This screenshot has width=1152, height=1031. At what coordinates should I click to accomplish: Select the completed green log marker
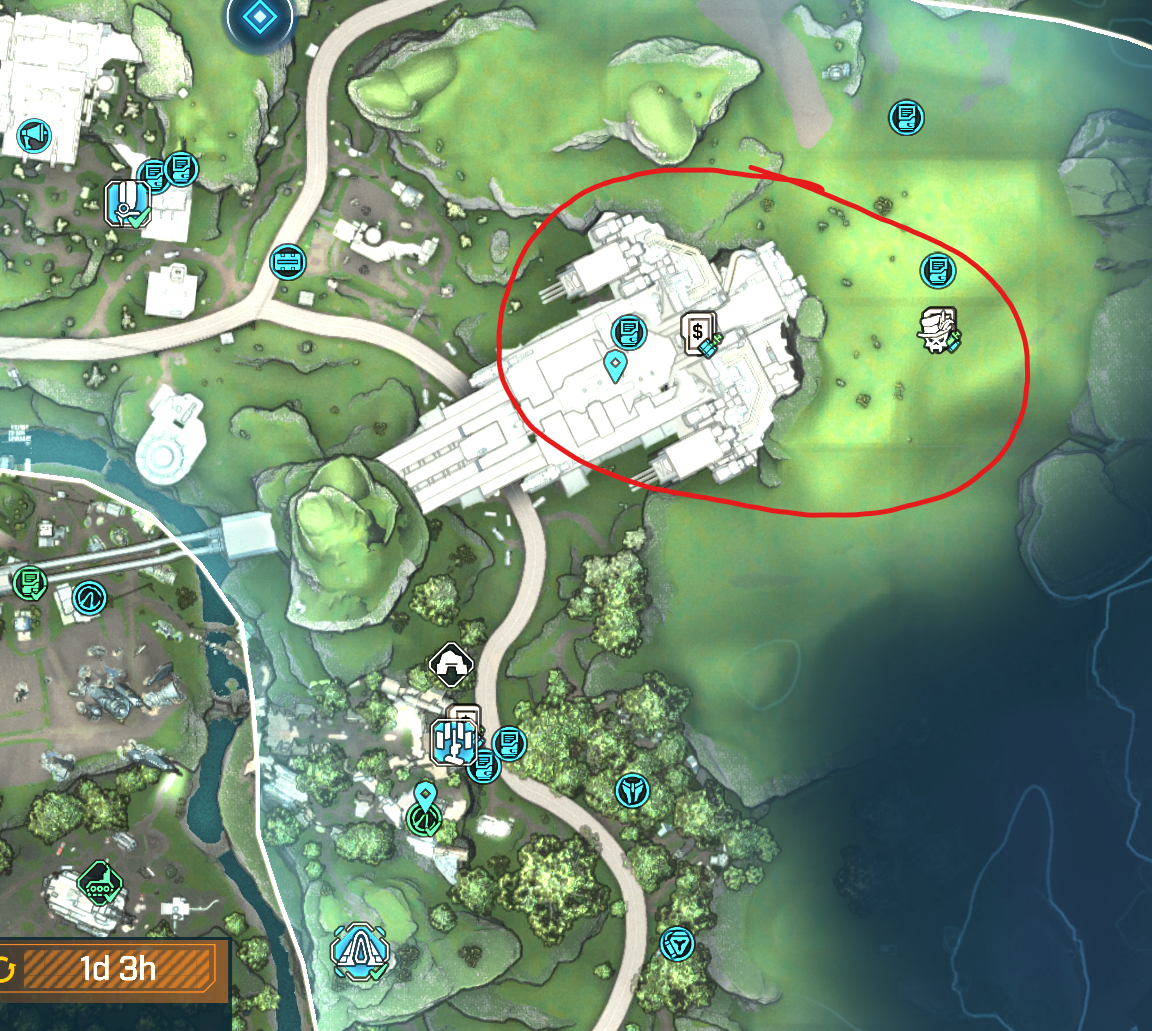[x=30, y=581]
